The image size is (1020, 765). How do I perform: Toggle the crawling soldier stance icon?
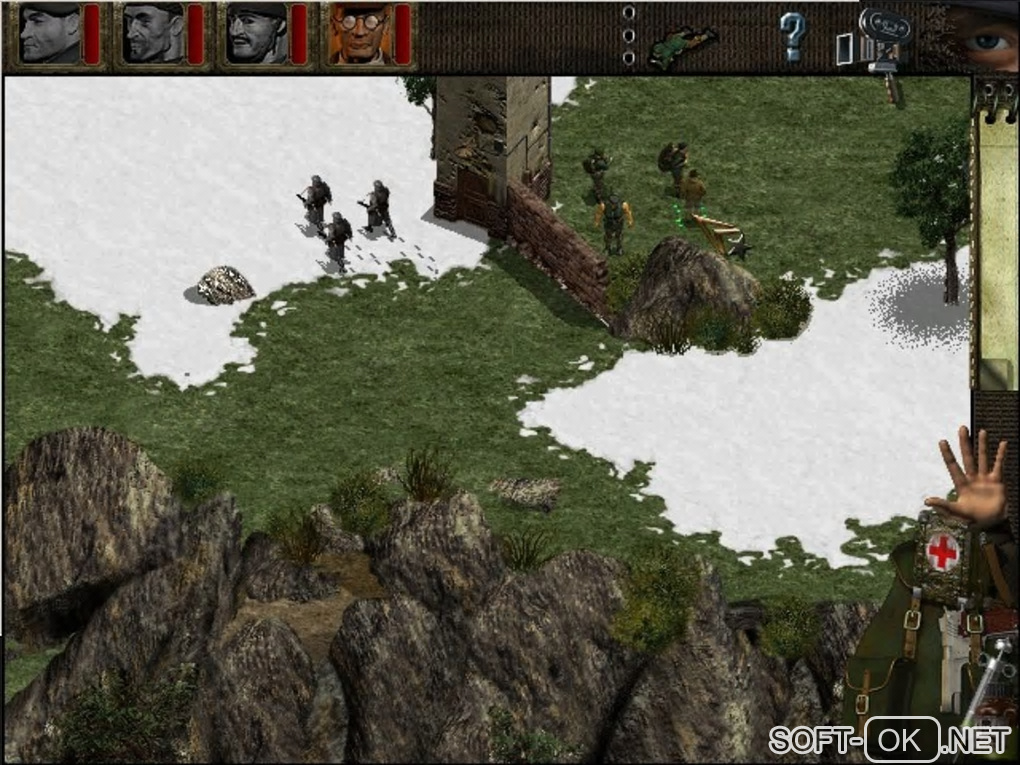tap(683, 46)
